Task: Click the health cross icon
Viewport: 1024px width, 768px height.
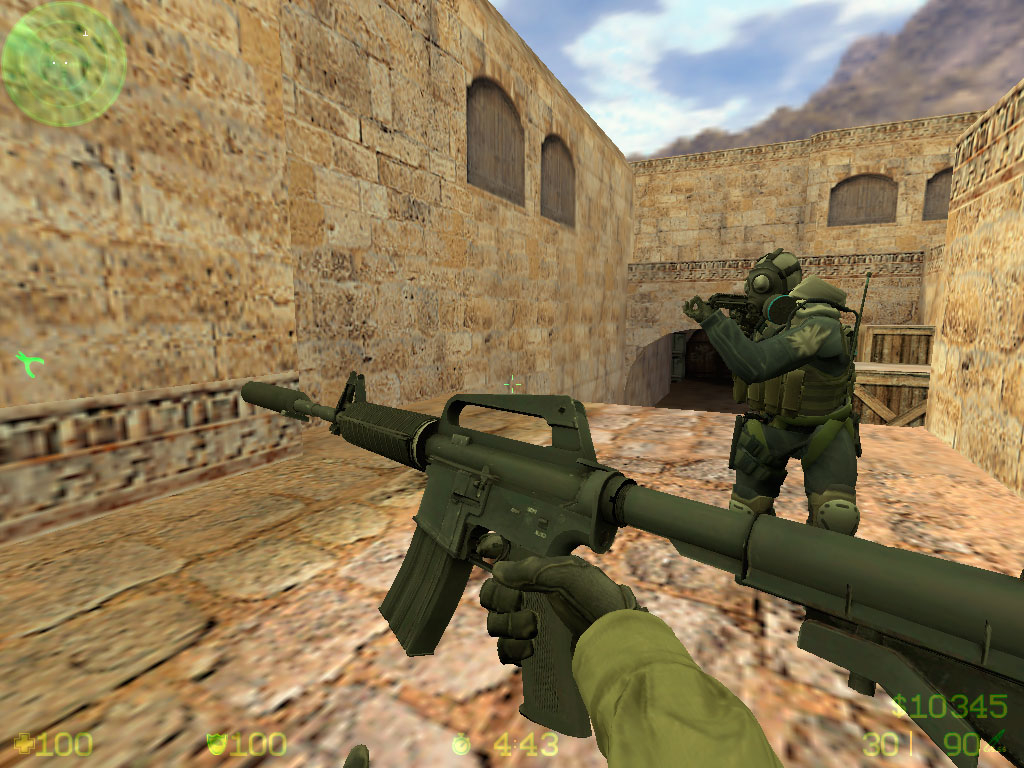Action: 22,744
